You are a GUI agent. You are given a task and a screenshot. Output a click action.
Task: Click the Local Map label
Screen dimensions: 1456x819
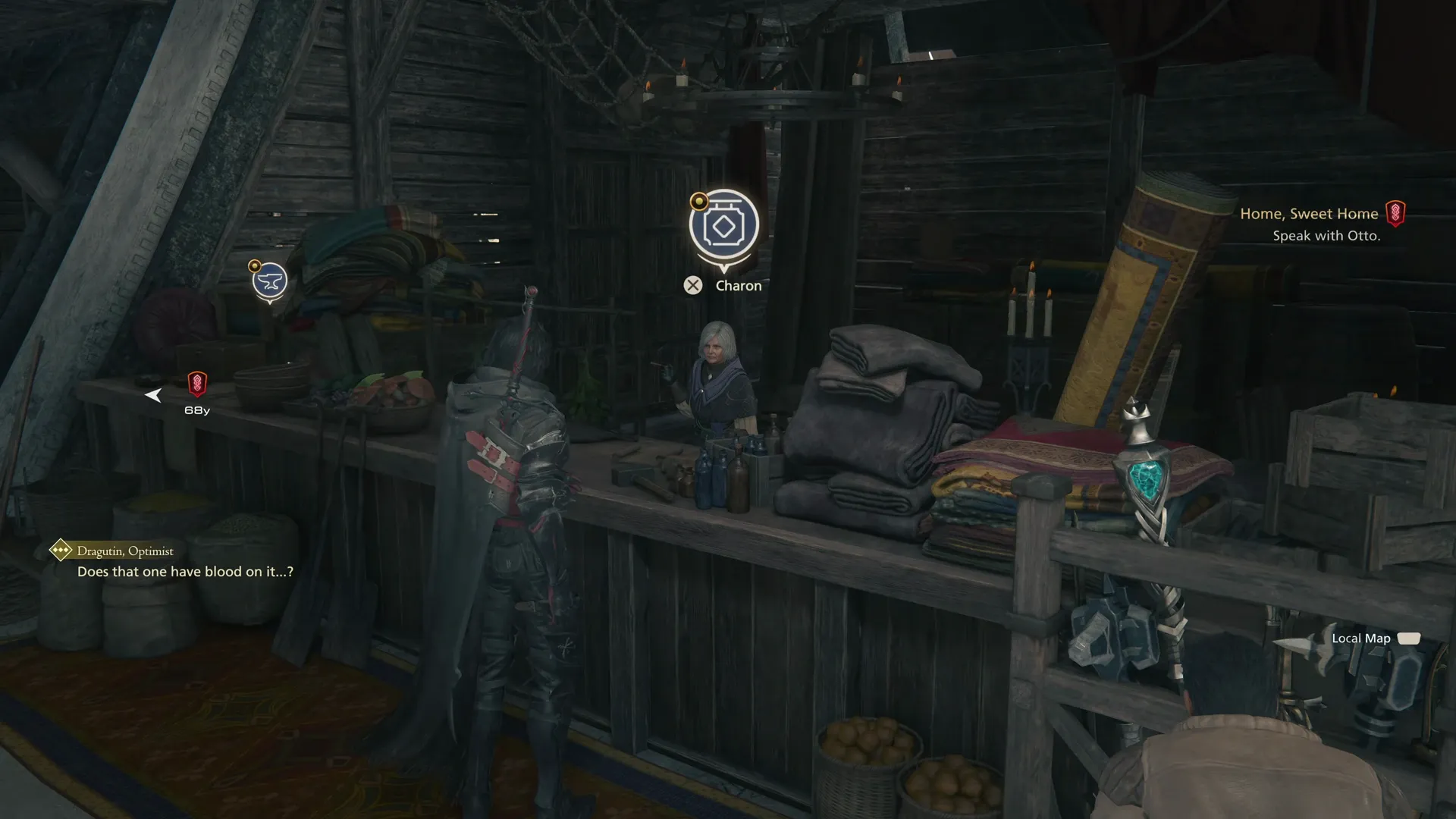click(x=1361, y=638)
